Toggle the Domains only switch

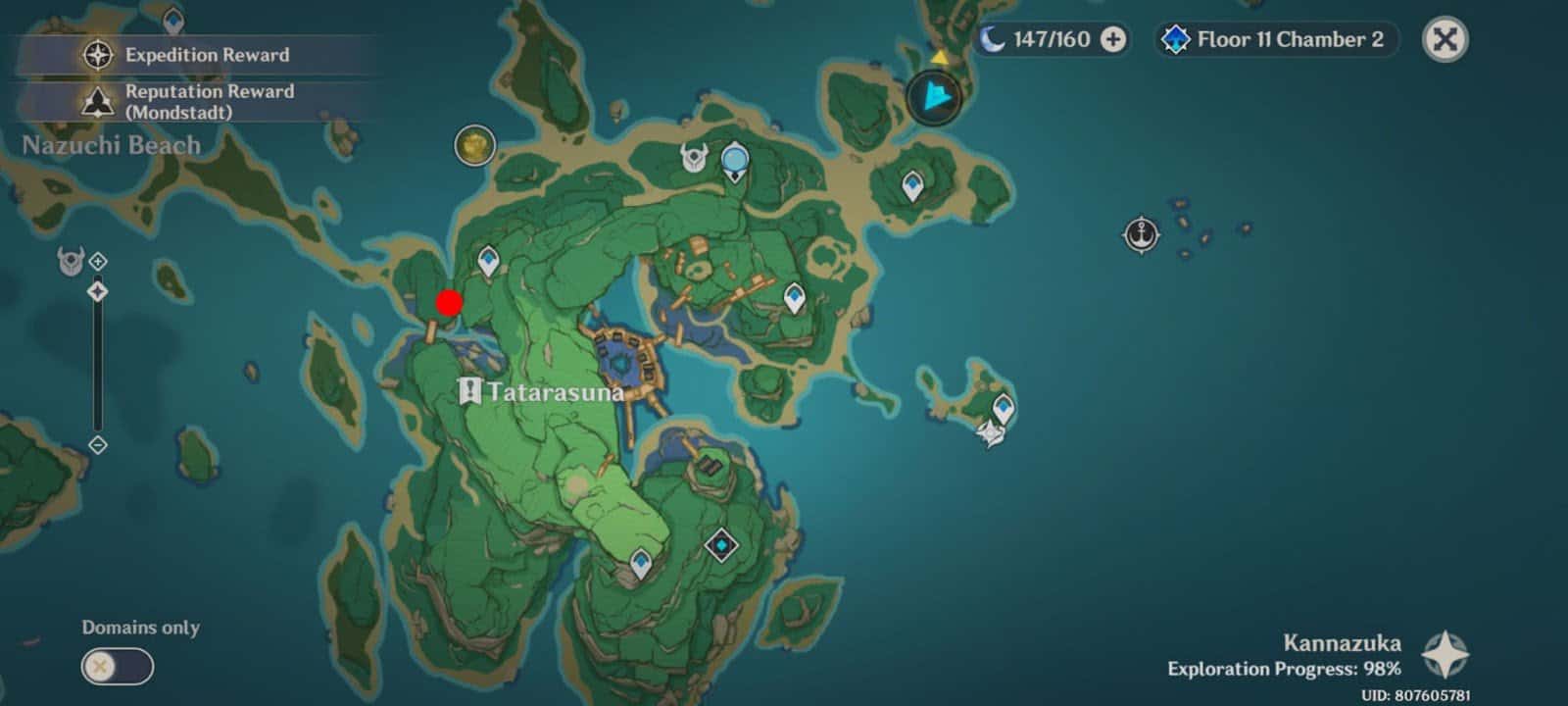pyautogui.click(x=117, y=668)
